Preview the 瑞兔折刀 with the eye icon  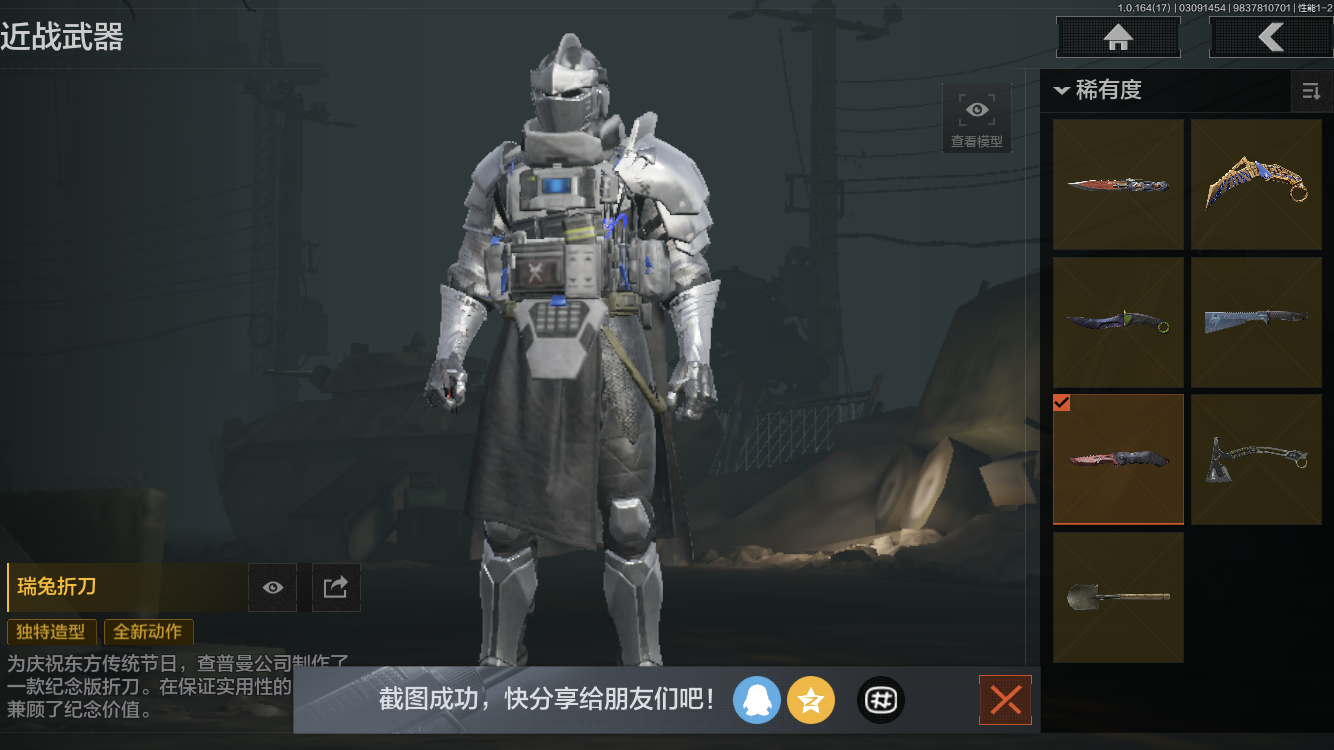click(271, 587)
